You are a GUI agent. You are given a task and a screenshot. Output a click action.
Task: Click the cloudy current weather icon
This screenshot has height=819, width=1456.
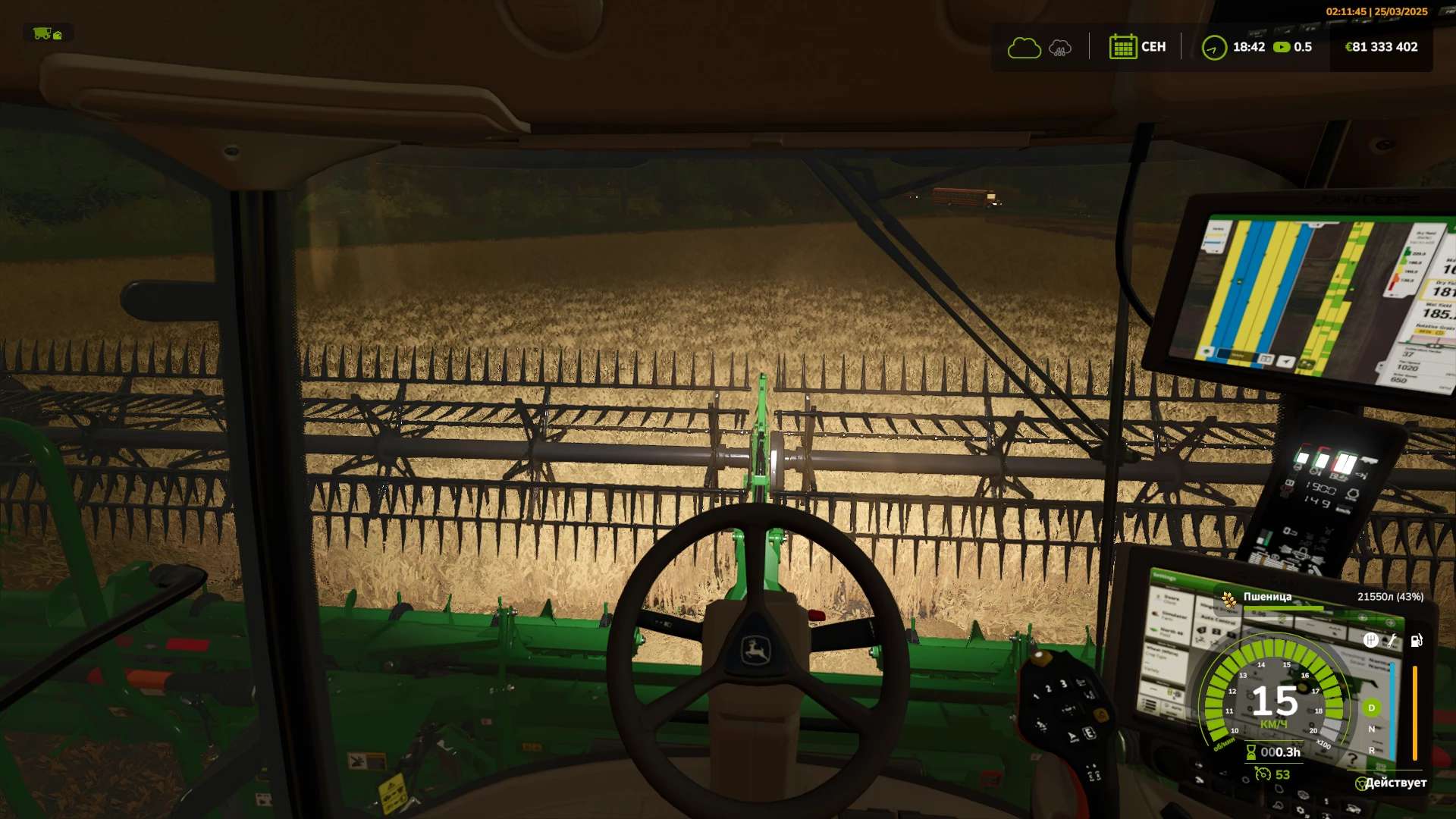coord(1024,48)
